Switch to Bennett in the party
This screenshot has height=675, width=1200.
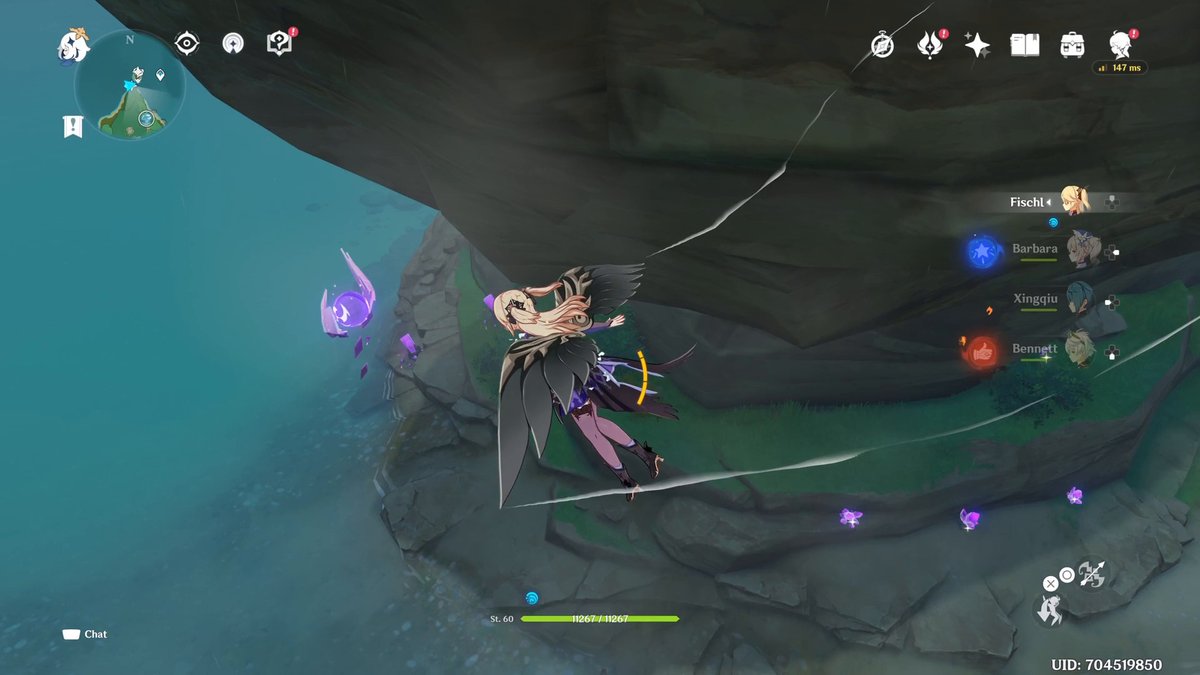[x=1078, y=349]
